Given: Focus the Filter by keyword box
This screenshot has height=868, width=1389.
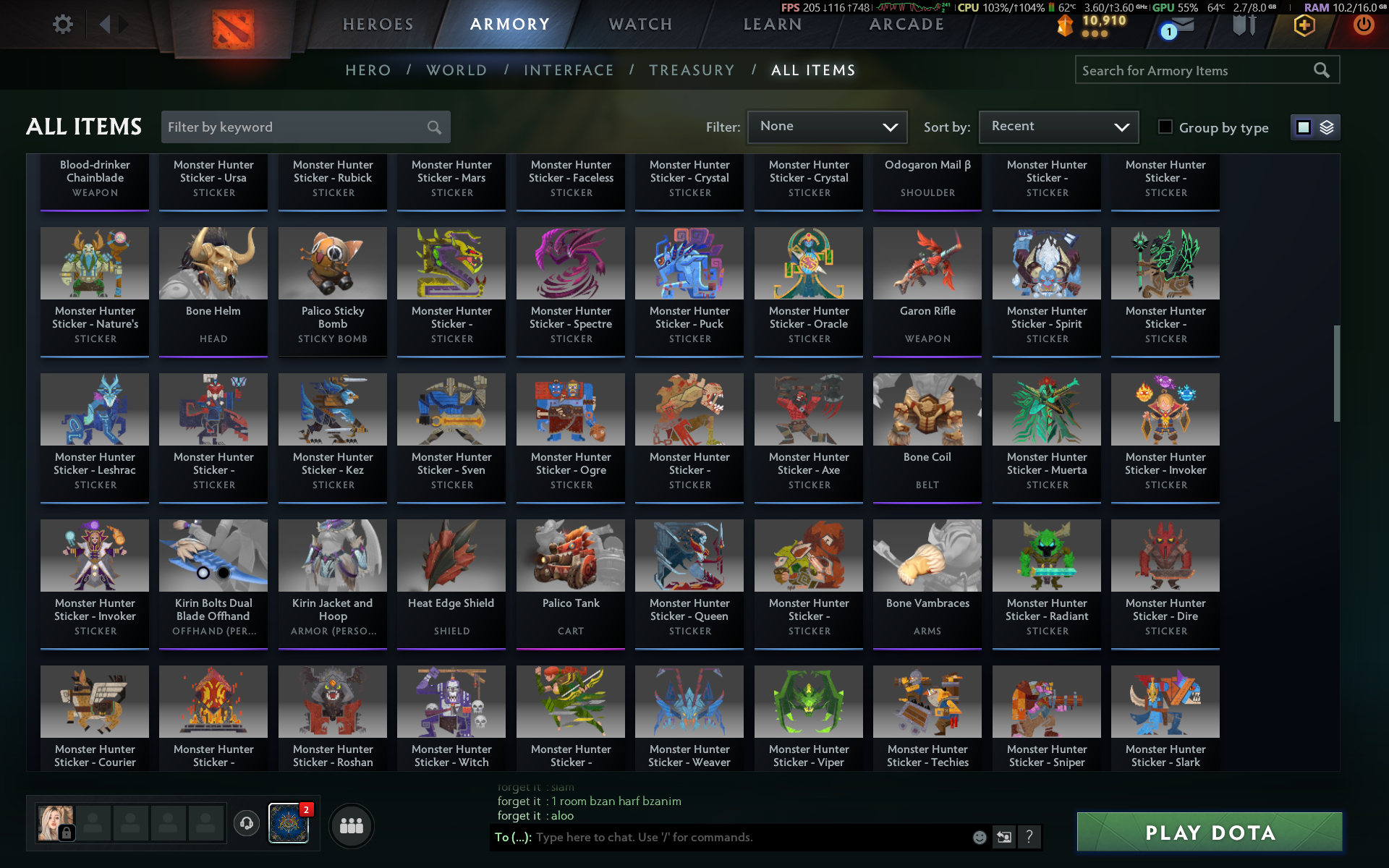Looking at the screenshot, I should (x=297, y=127).
